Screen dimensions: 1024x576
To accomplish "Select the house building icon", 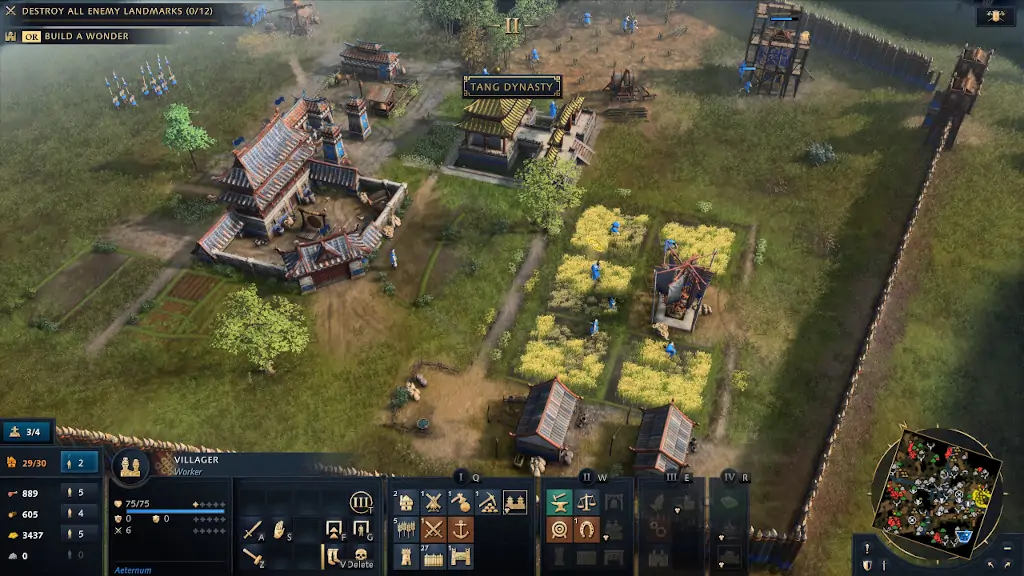I will [x=406, y=502].
